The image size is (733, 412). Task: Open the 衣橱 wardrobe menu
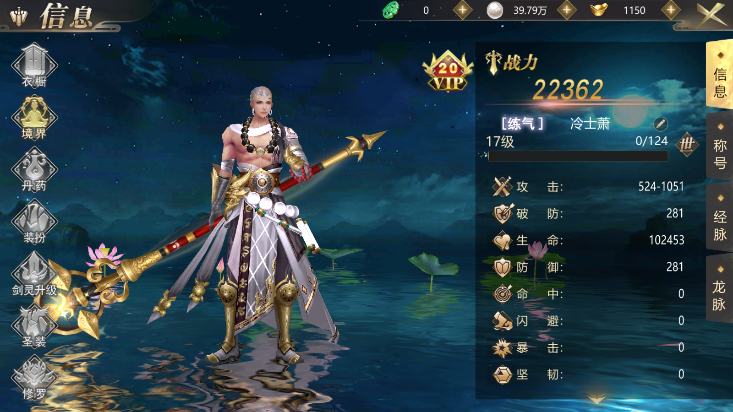click(x=33, y=66)
